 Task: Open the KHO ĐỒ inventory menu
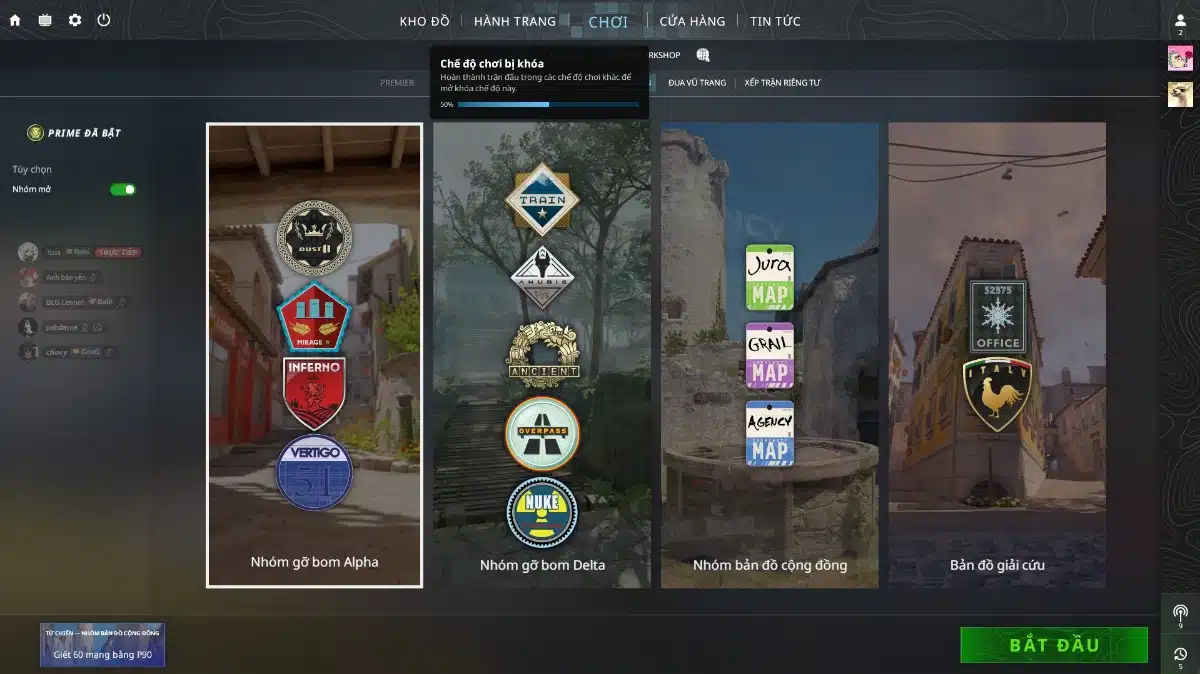point(425,21)
